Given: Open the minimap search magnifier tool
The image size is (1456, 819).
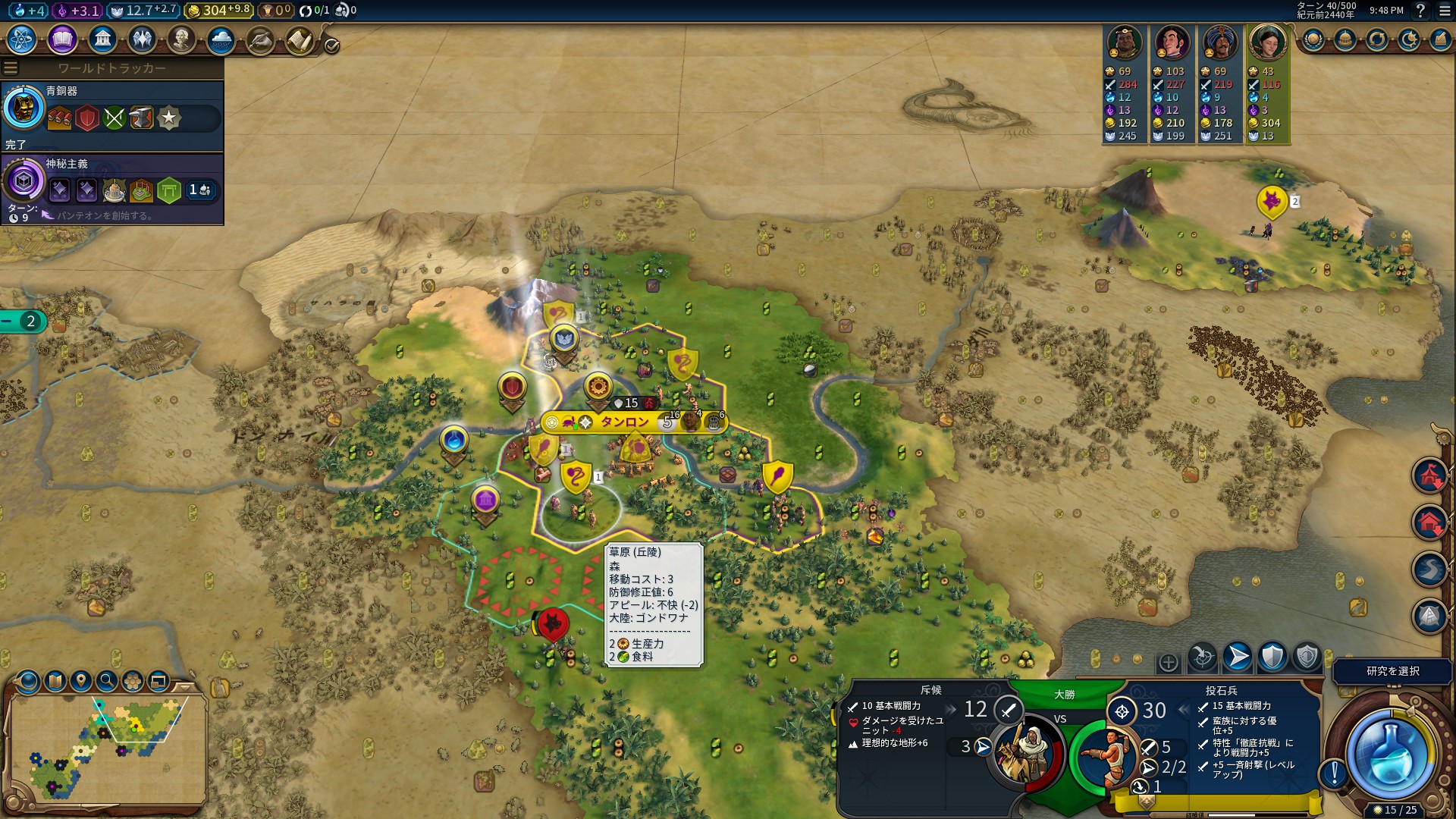Looking at the screenshot, I should (x=107, y=681).
